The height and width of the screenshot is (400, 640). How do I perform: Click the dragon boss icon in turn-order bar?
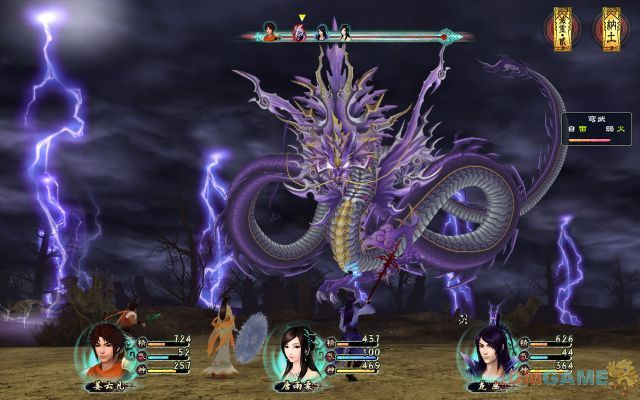[x=298, y=32]
